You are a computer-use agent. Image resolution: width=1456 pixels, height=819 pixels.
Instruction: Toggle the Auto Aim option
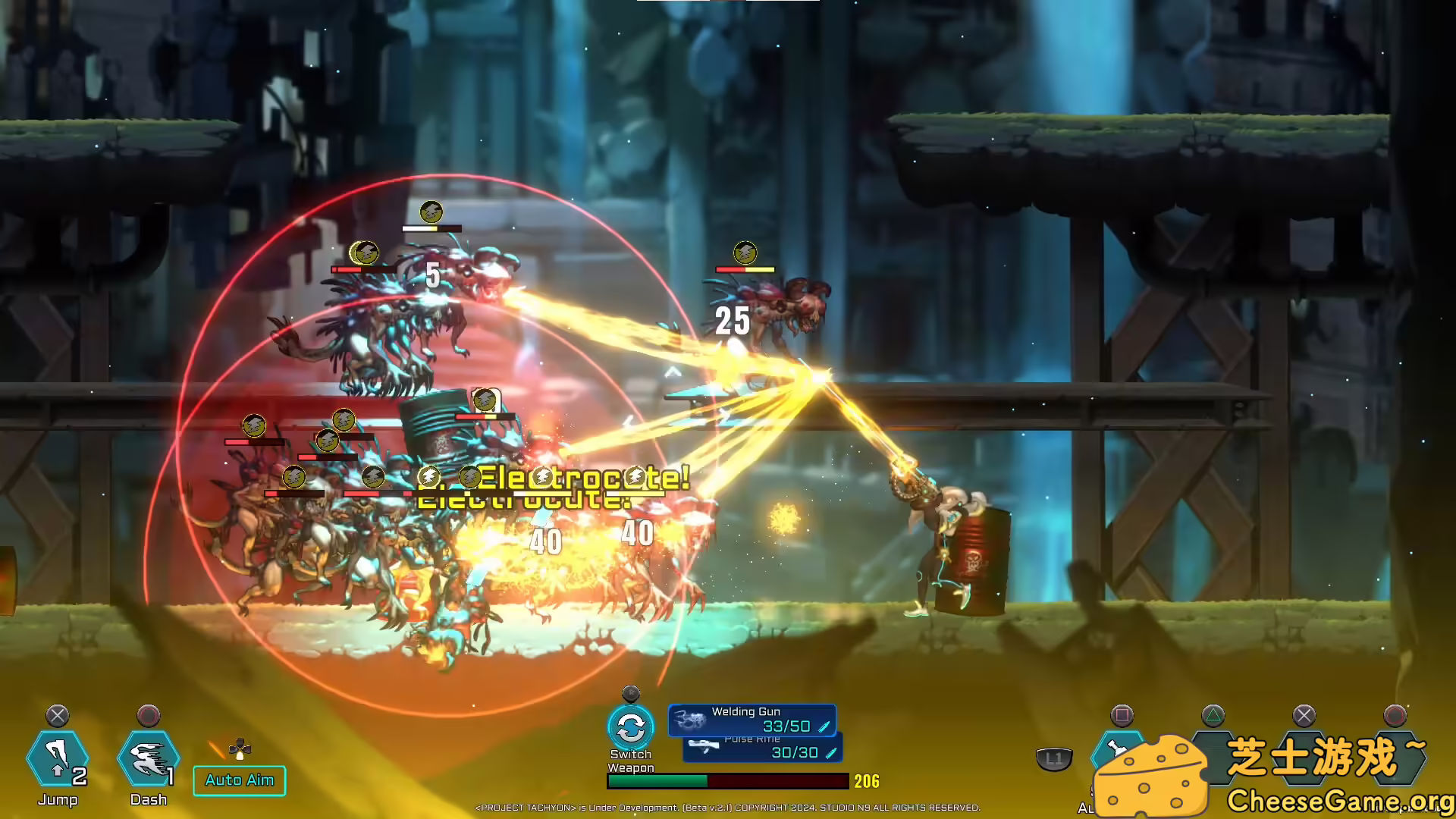click(240, 780)
